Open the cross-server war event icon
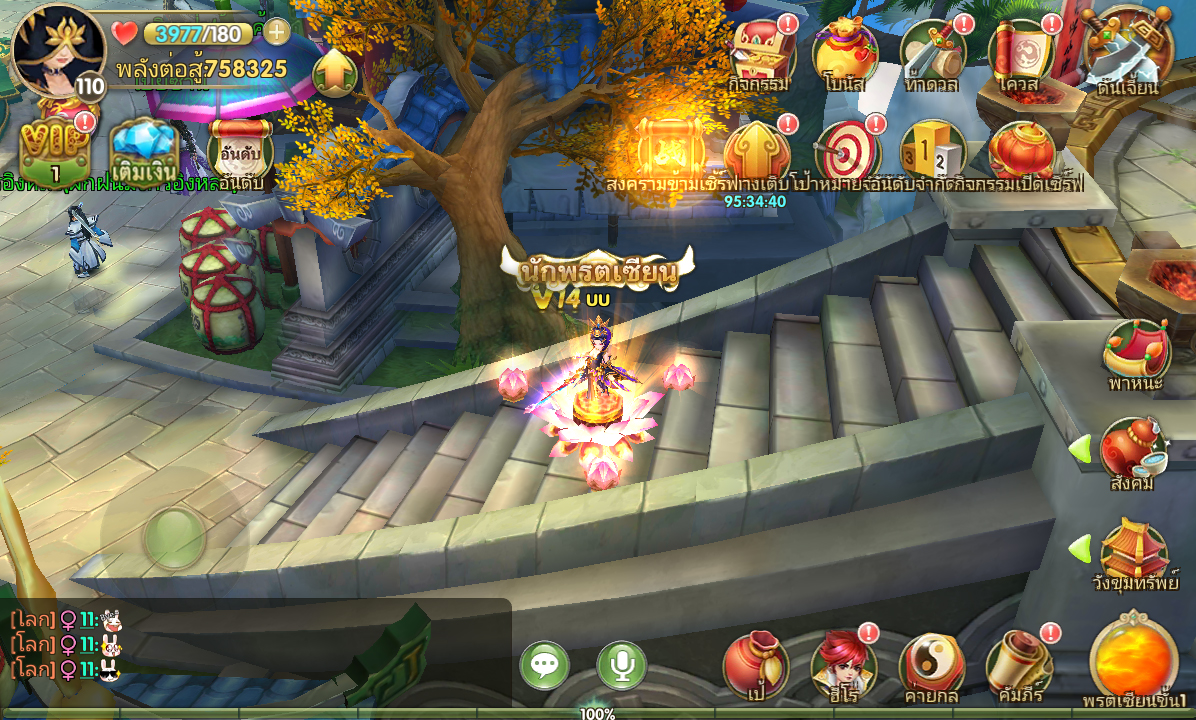1196x720 pixels. pyautogui.click(x=669, y=152)
